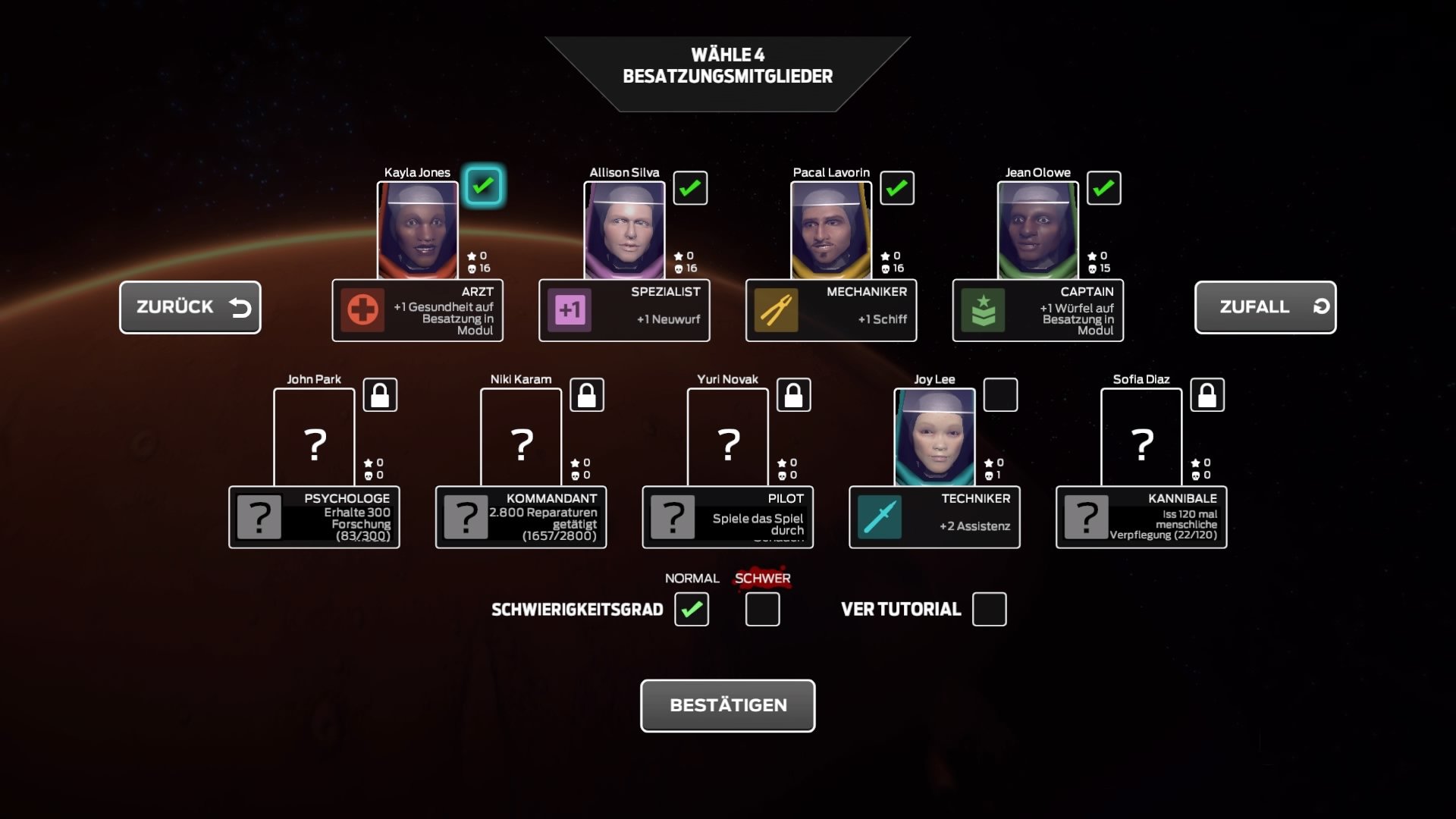Select the red medical cross Arzt icon
The image size is (1456, 819).
[362, 310]
